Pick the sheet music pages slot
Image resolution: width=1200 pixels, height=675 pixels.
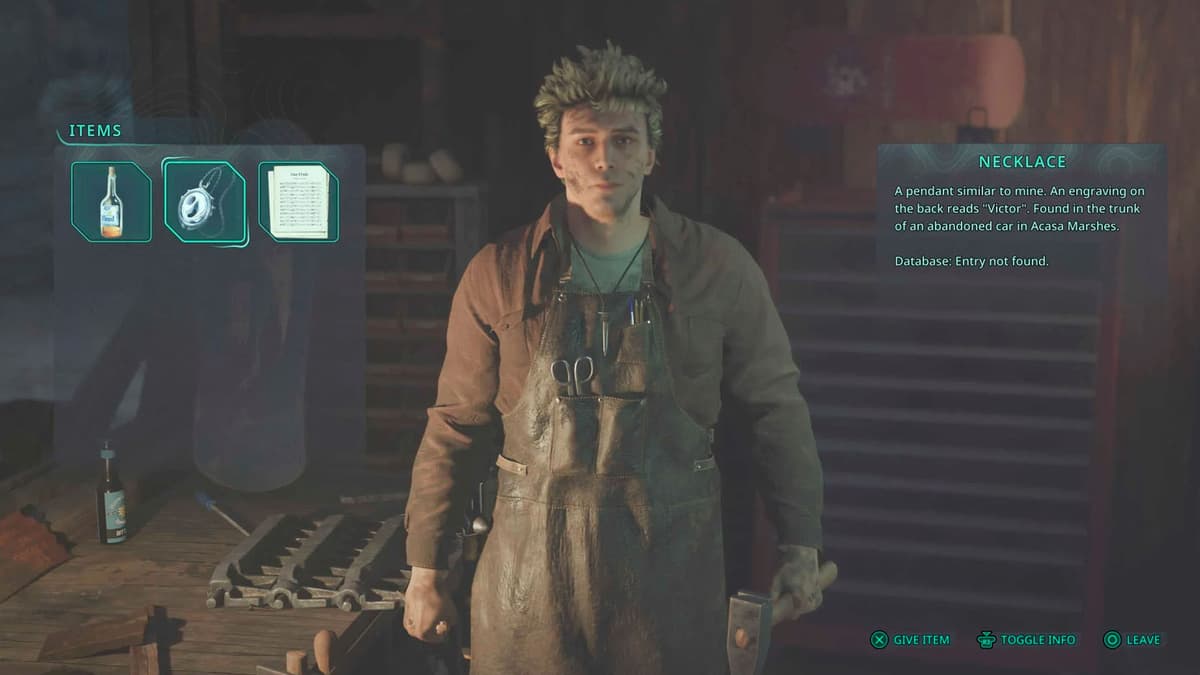pyautogui.click(x=298, y=202)
